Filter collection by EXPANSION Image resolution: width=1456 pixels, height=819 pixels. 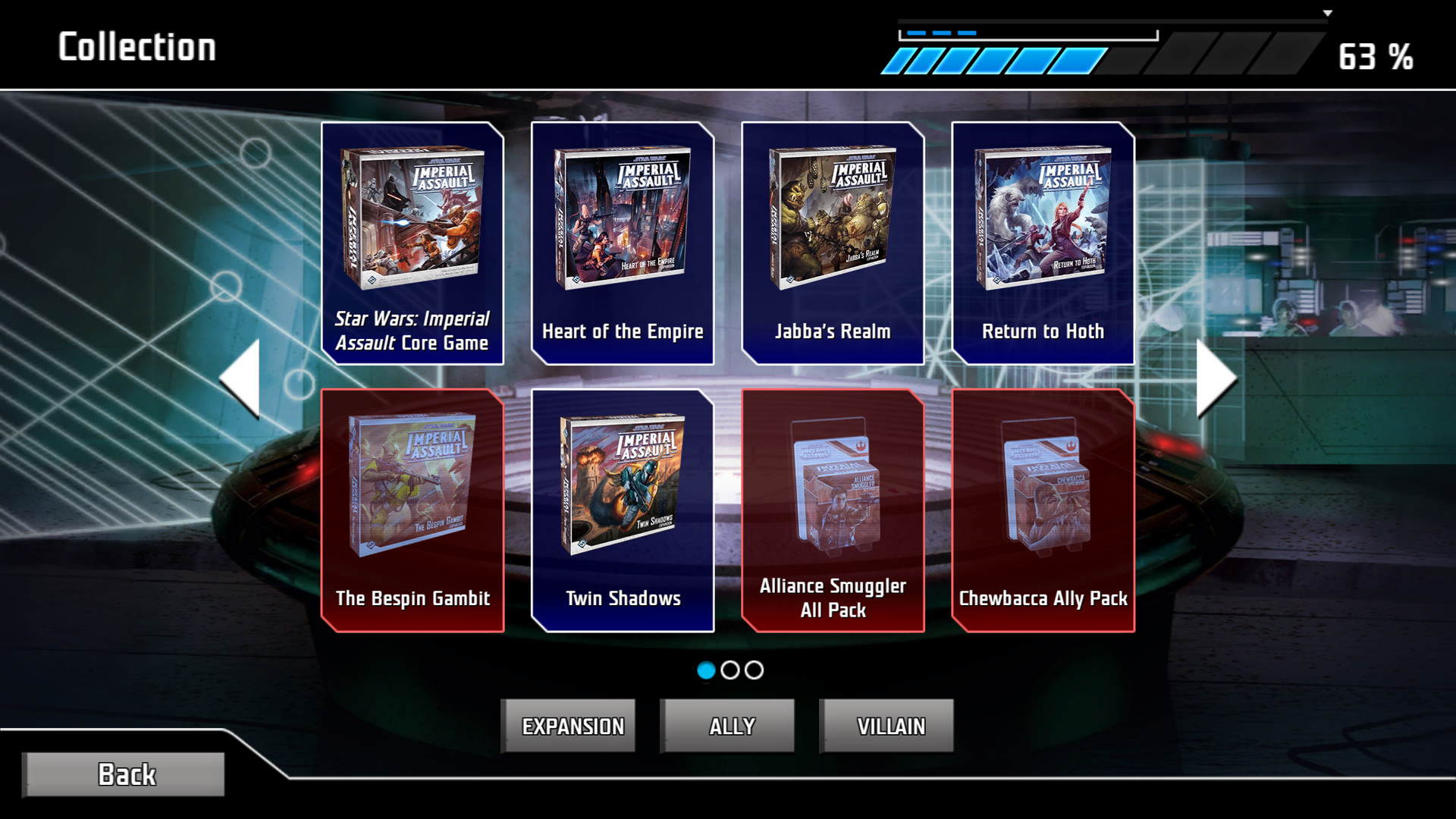pos(569,725)
